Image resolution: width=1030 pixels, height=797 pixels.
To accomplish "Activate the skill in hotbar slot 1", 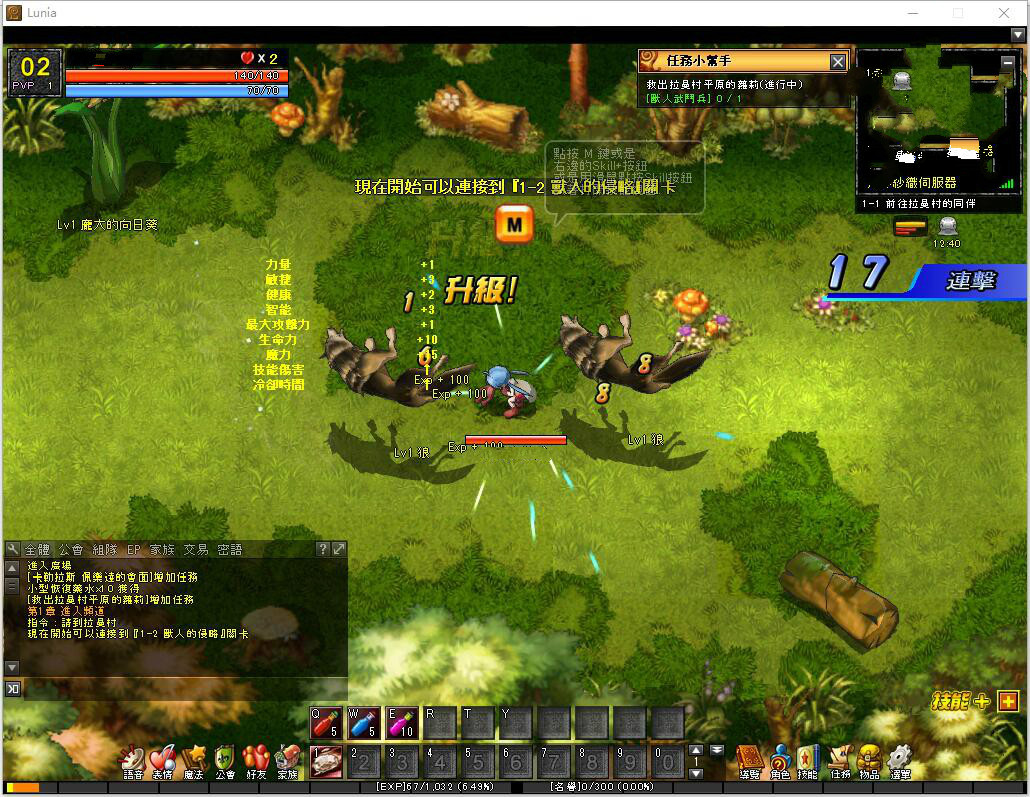I will point(326,761).
